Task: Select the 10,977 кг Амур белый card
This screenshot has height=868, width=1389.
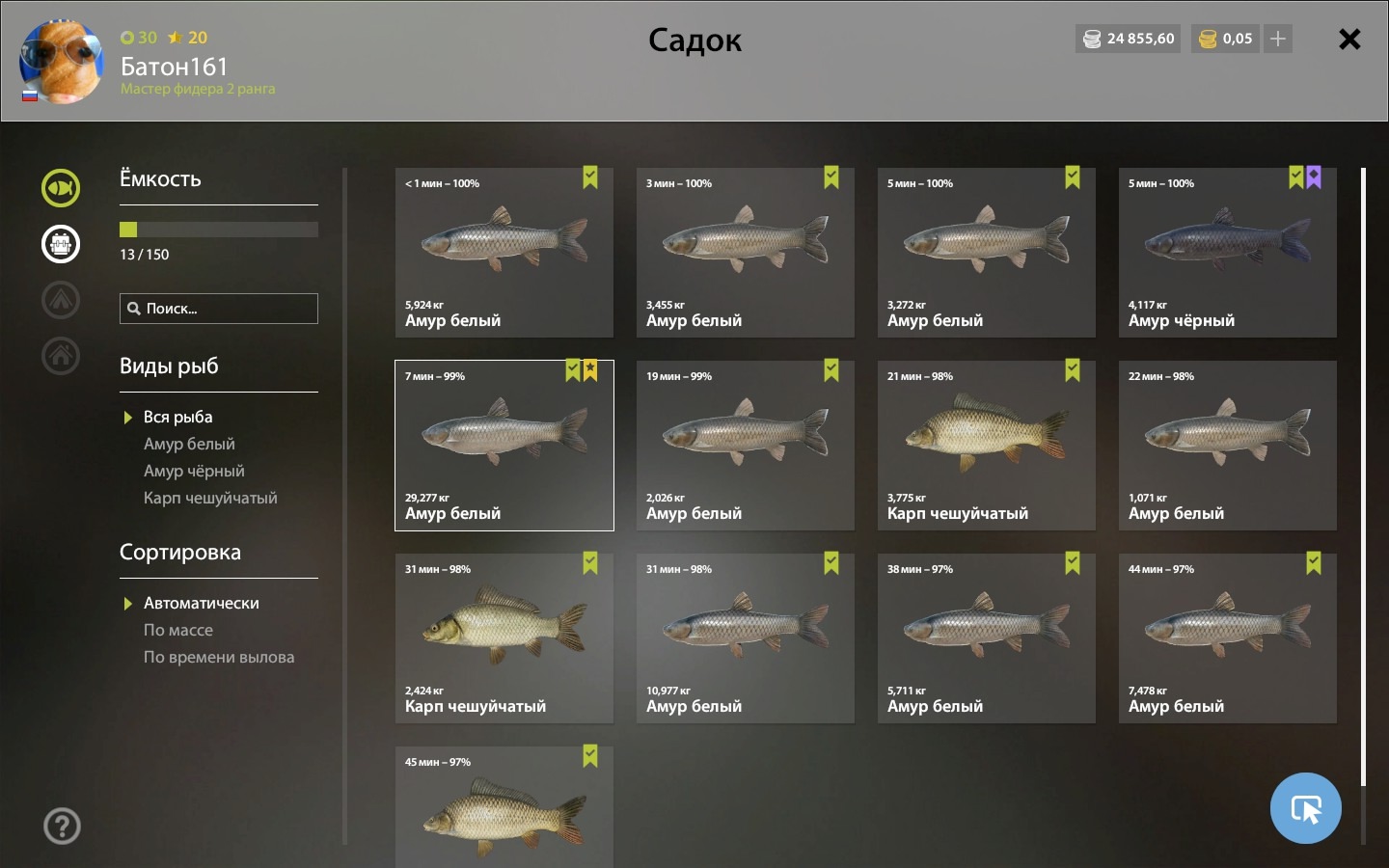Action: click(745, 638)
